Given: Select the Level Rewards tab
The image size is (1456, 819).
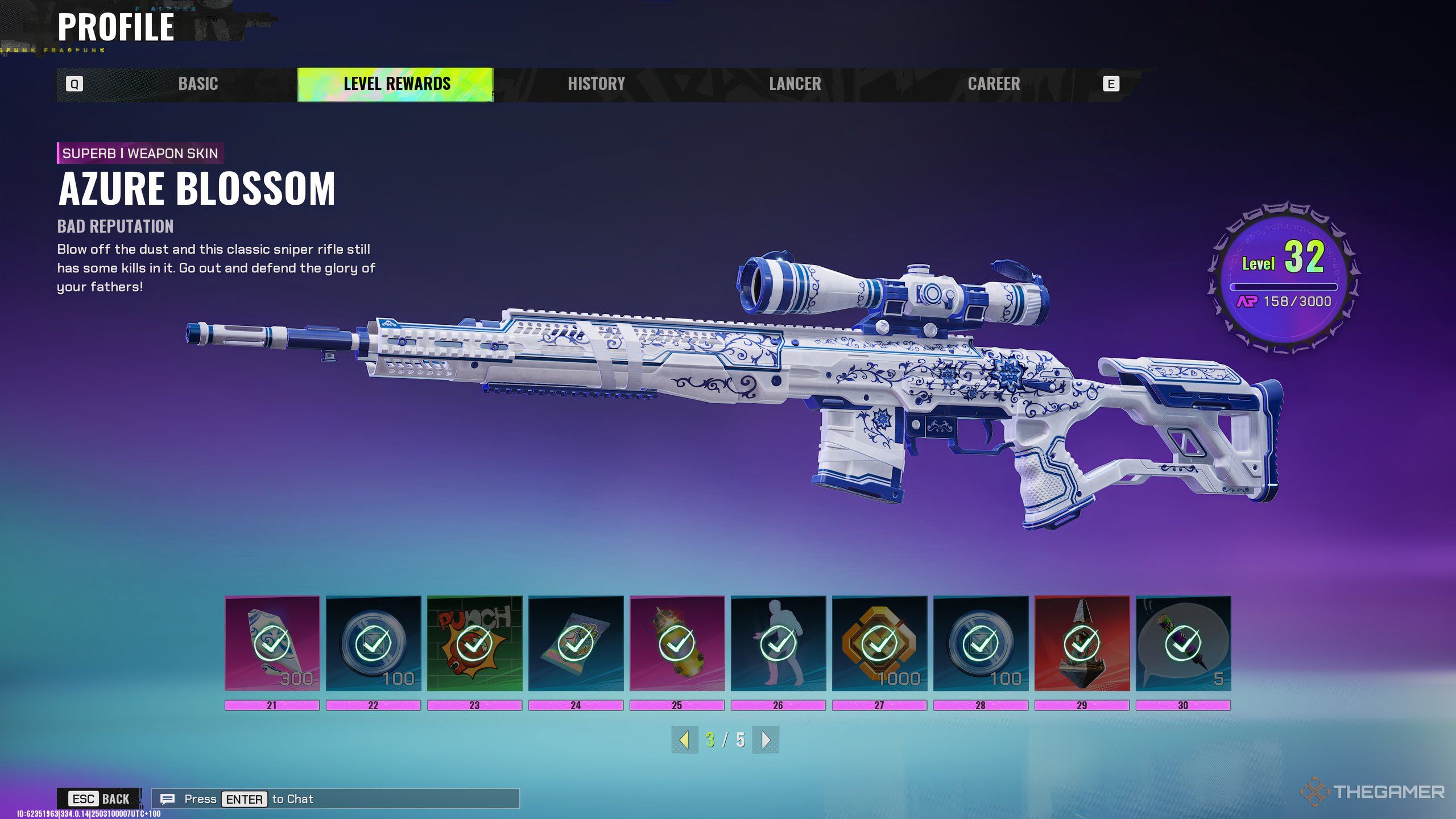Looking at the screenshot, I should coord(396,84).
